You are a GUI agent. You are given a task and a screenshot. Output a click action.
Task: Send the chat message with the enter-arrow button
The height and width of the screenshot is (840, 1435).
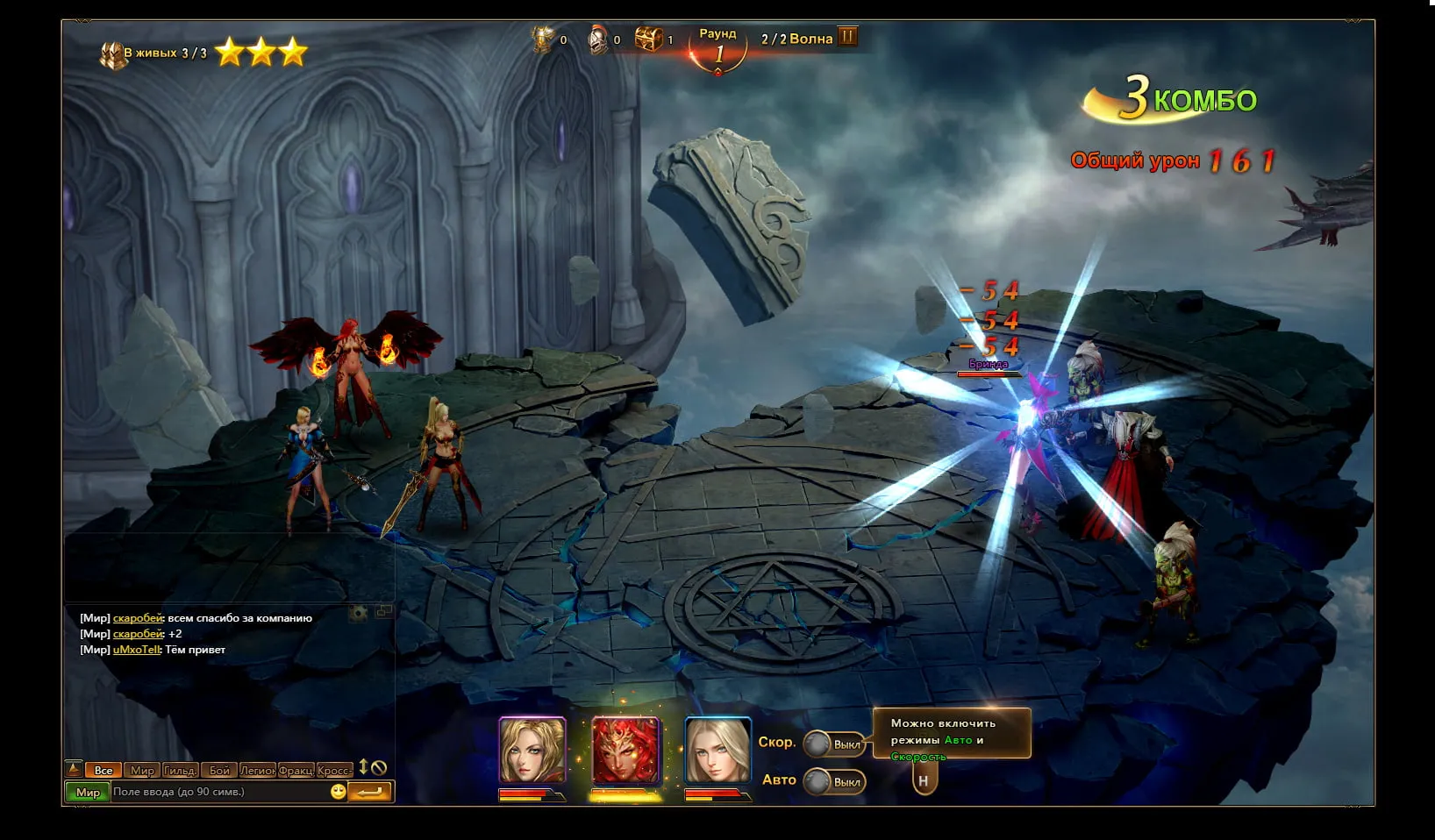pyautogui.click(x=370, y=792)
